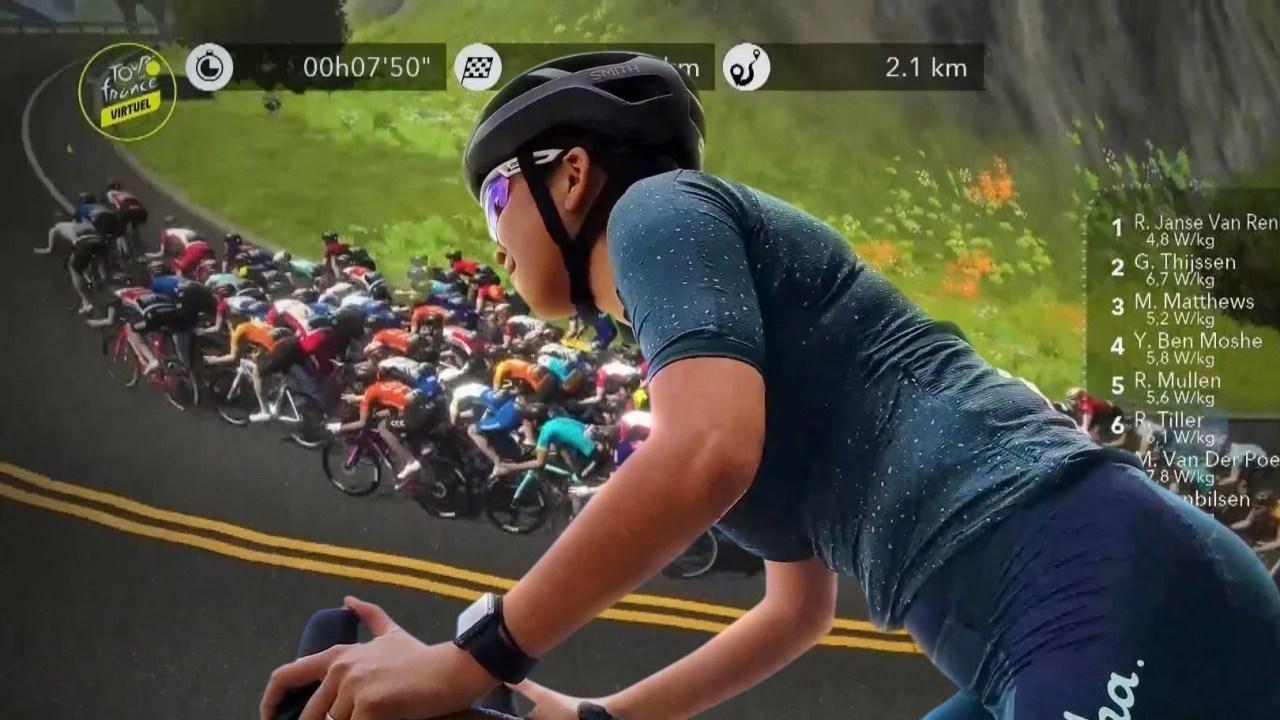This screenshot has height=720, width=1280.
Task: Click the stopwatch timer icon
Action: pyautogui.click(x=209, y=68)
